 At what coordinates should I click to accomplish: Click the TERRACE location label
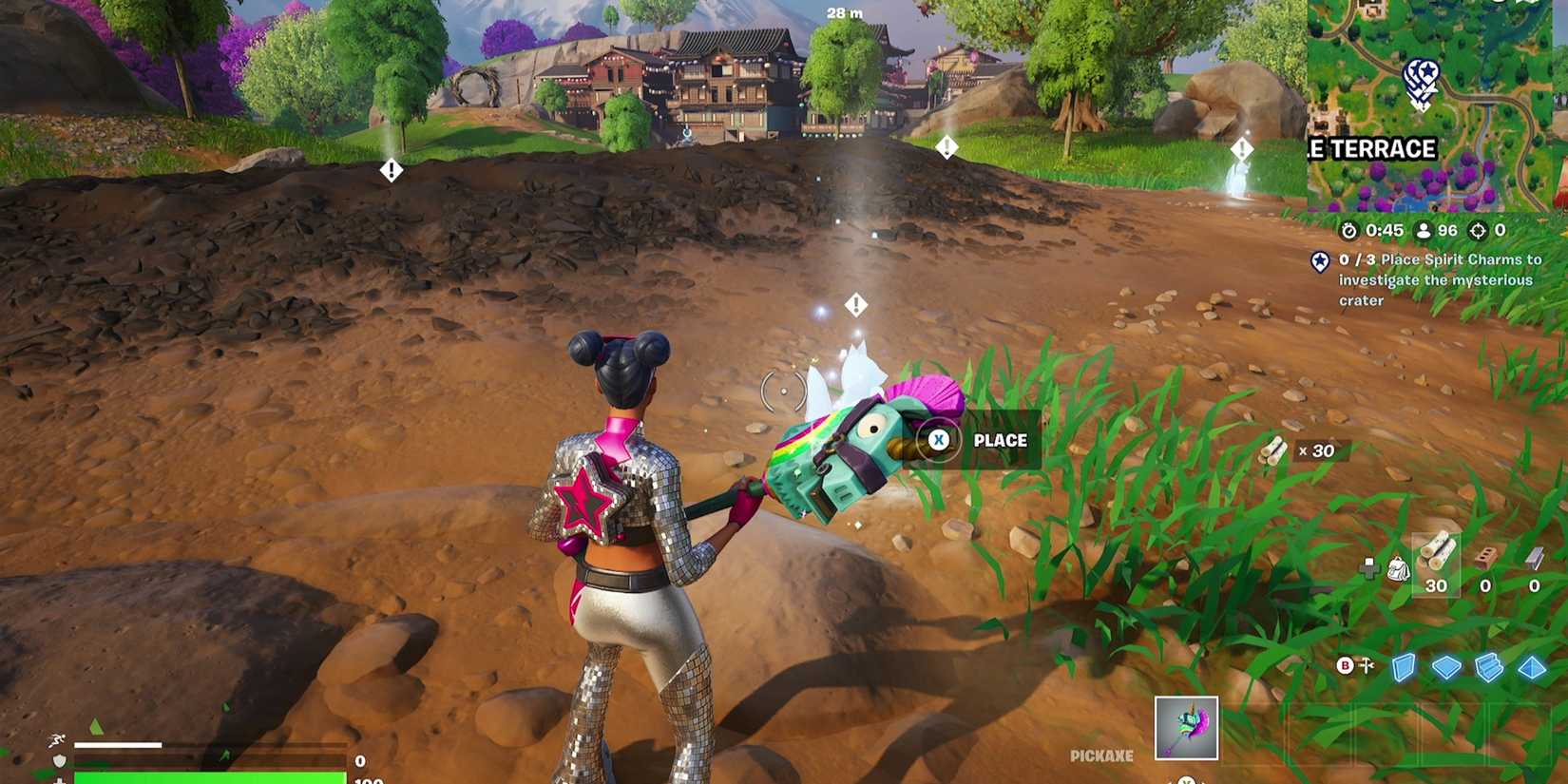pyautogui.click(x=1375, y=148)
